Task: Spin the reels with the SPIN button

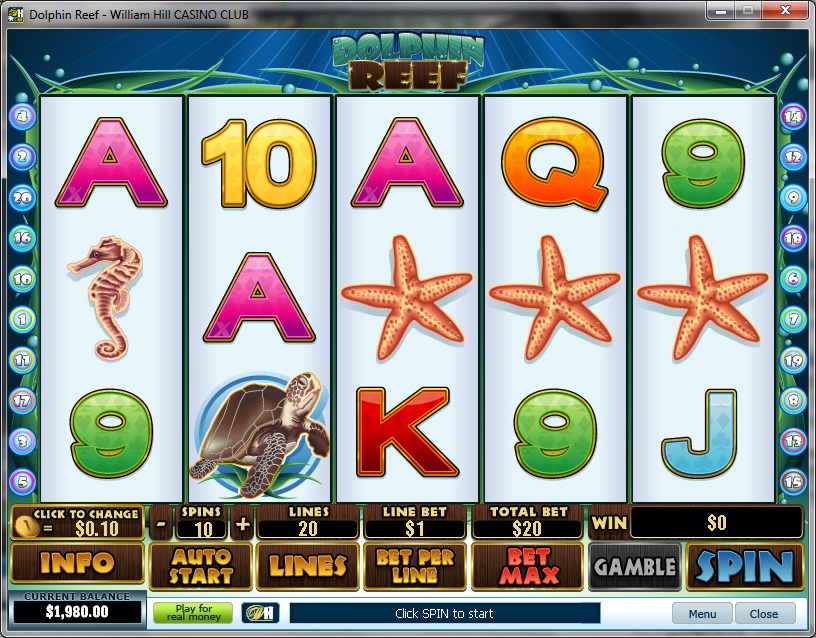Action: (x=744, y=567)
